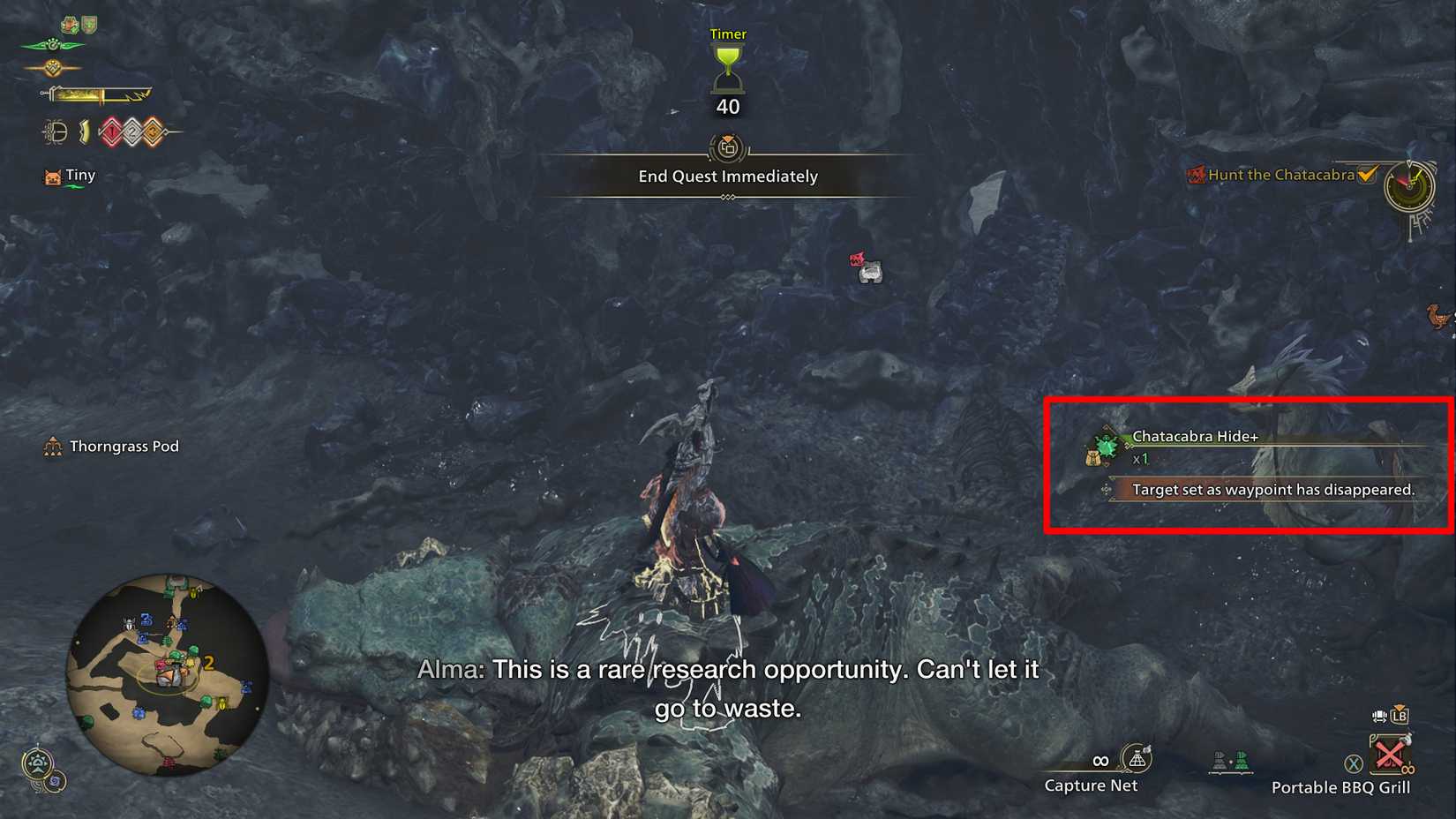The width and height of the screenshot is (1456, 819).
Task: Open the Chatacabra Hide+ pouch icon
Action: click(x=1103, y=451)
